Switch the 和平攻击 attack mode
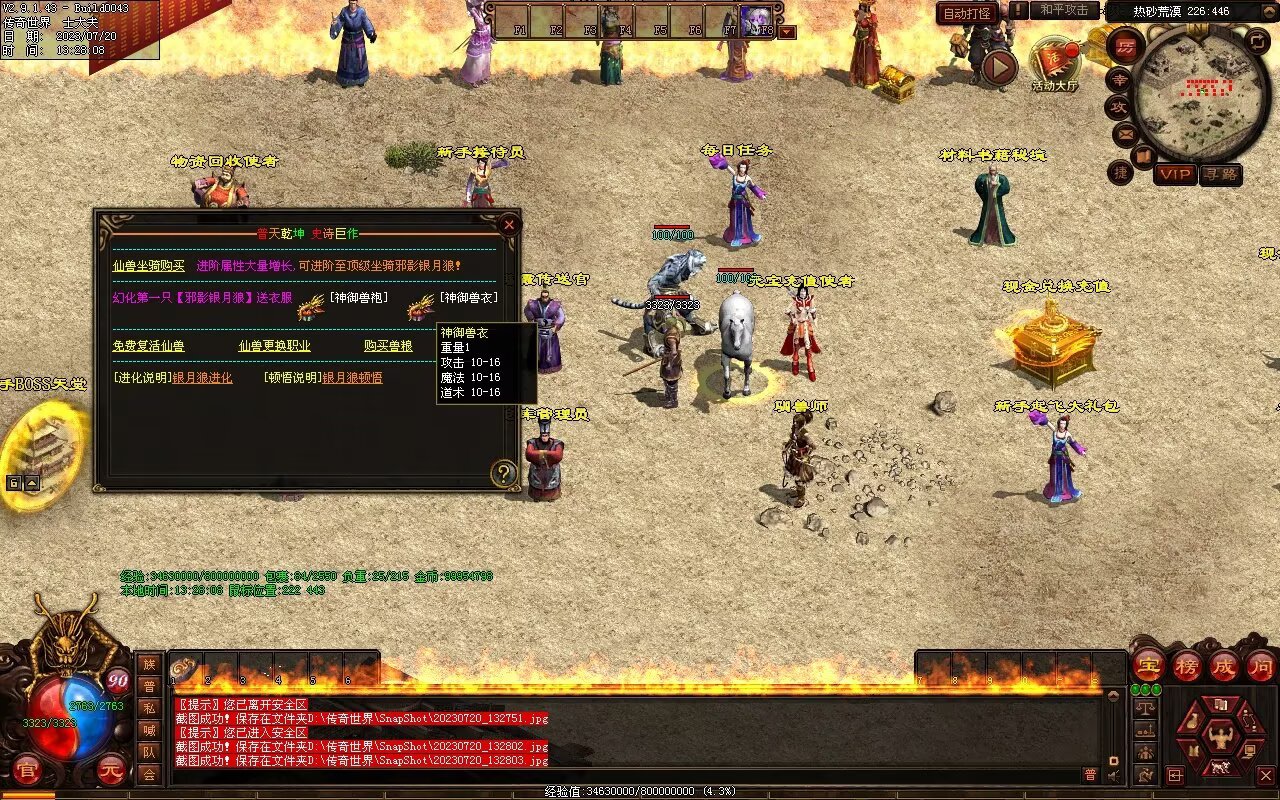The height and width of the screenshot is (800, 1280). point(1063,10)
